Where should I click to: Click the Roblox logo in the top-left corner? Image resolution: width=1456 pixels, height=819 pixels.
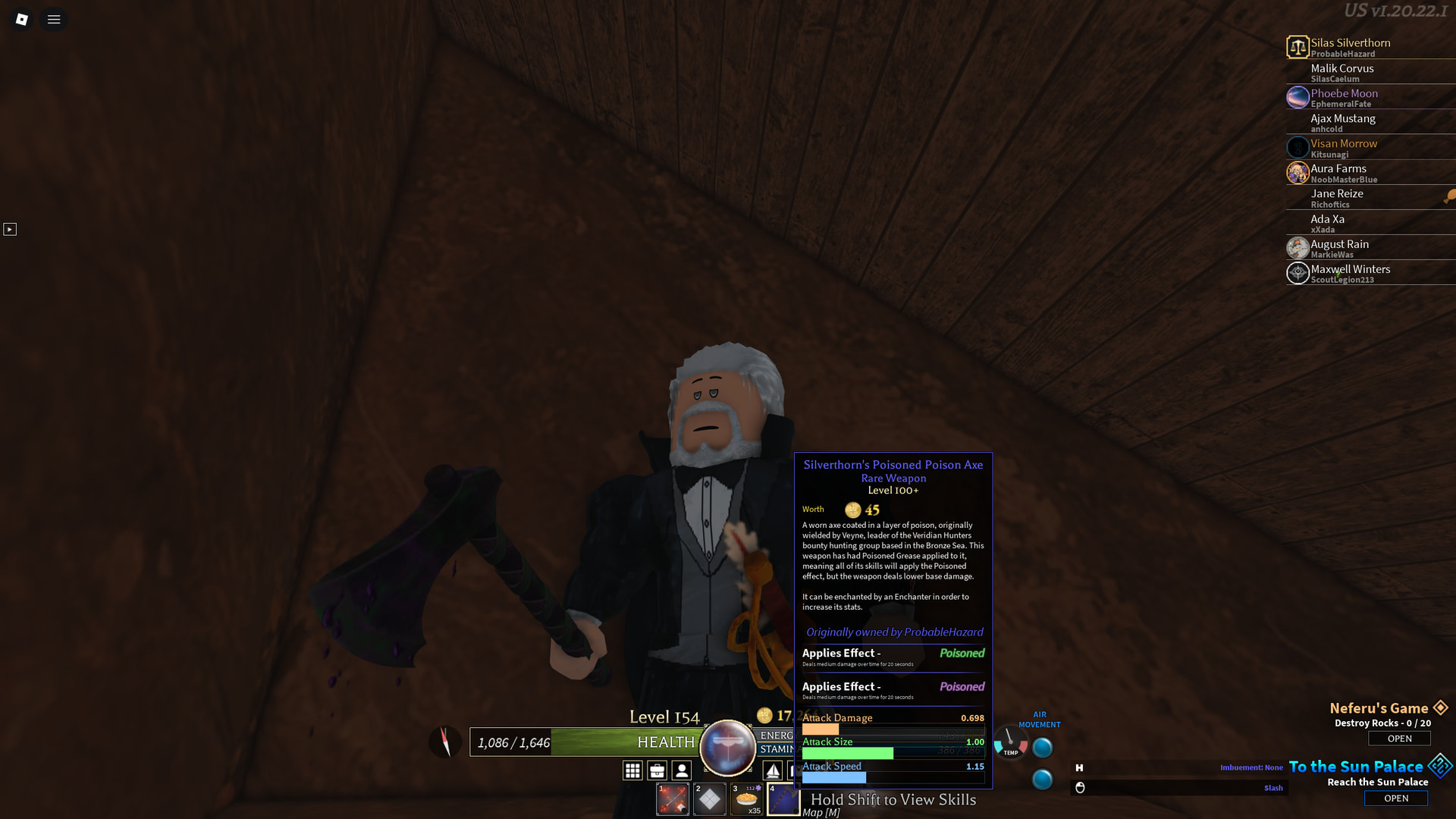pos(21,19)
